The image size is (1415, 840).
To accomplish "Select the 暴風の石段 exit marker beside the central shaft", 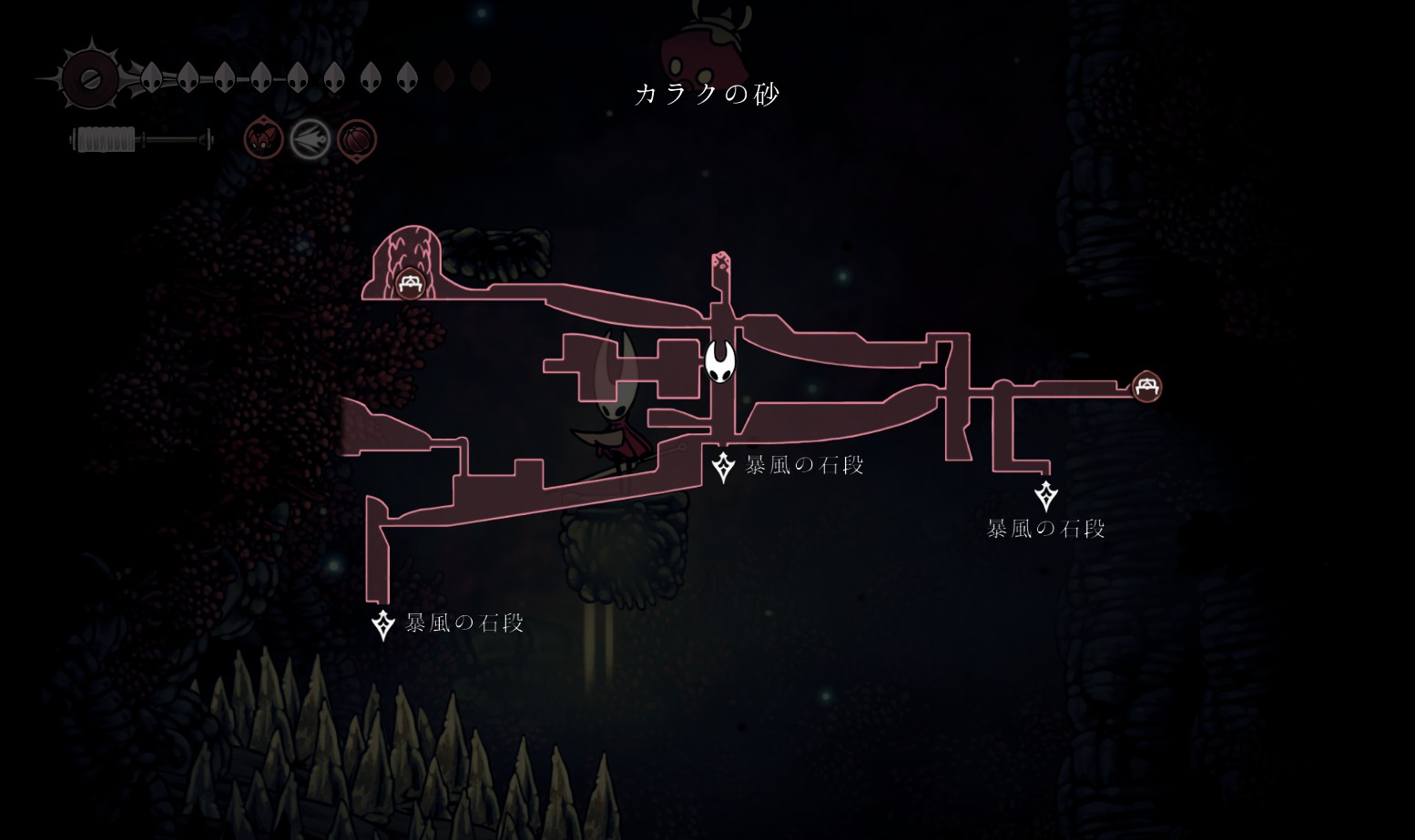I will pyautogui.click(x=723, y=467).
